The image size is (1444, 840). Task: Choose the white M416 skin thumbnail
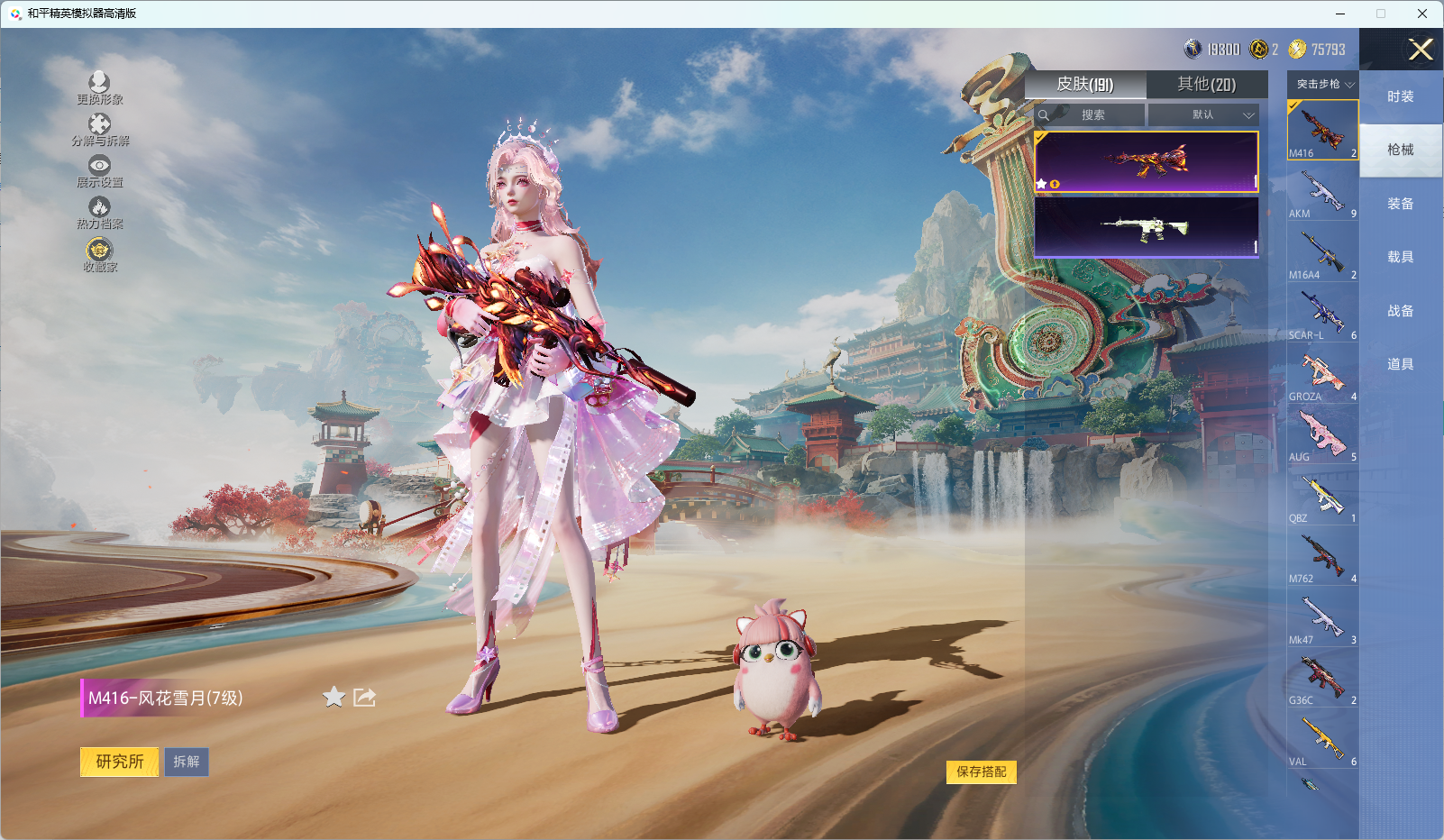pyautogui.click(x=1146, y=228)
